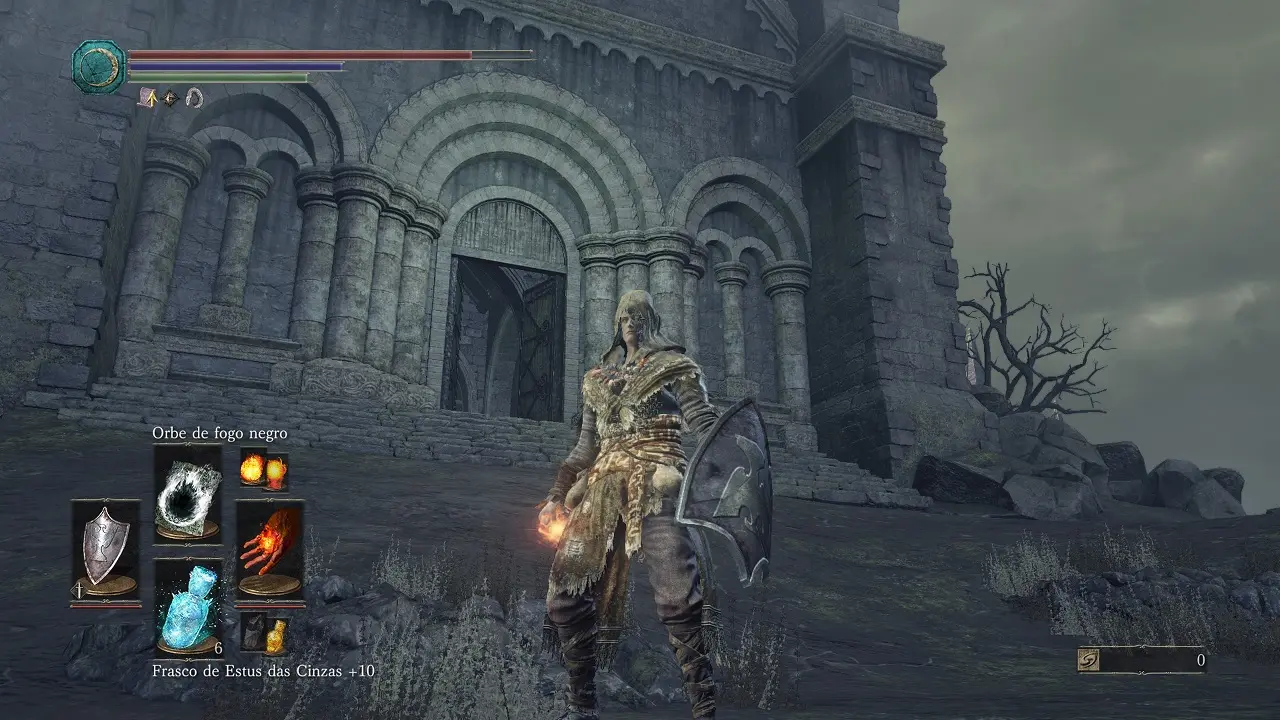The height and width of the screenshot is (720, 1280).
Task: Click the diamond-shaped status effect icon
Action: (x=171, y=98)
